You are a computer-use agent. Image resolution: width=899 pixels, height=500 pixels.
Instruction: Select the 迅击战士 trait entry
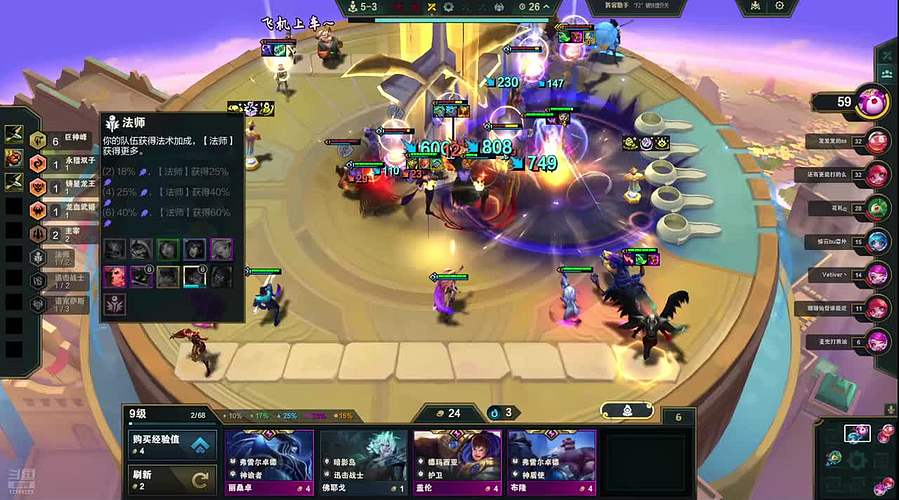(x=60, y=279)
